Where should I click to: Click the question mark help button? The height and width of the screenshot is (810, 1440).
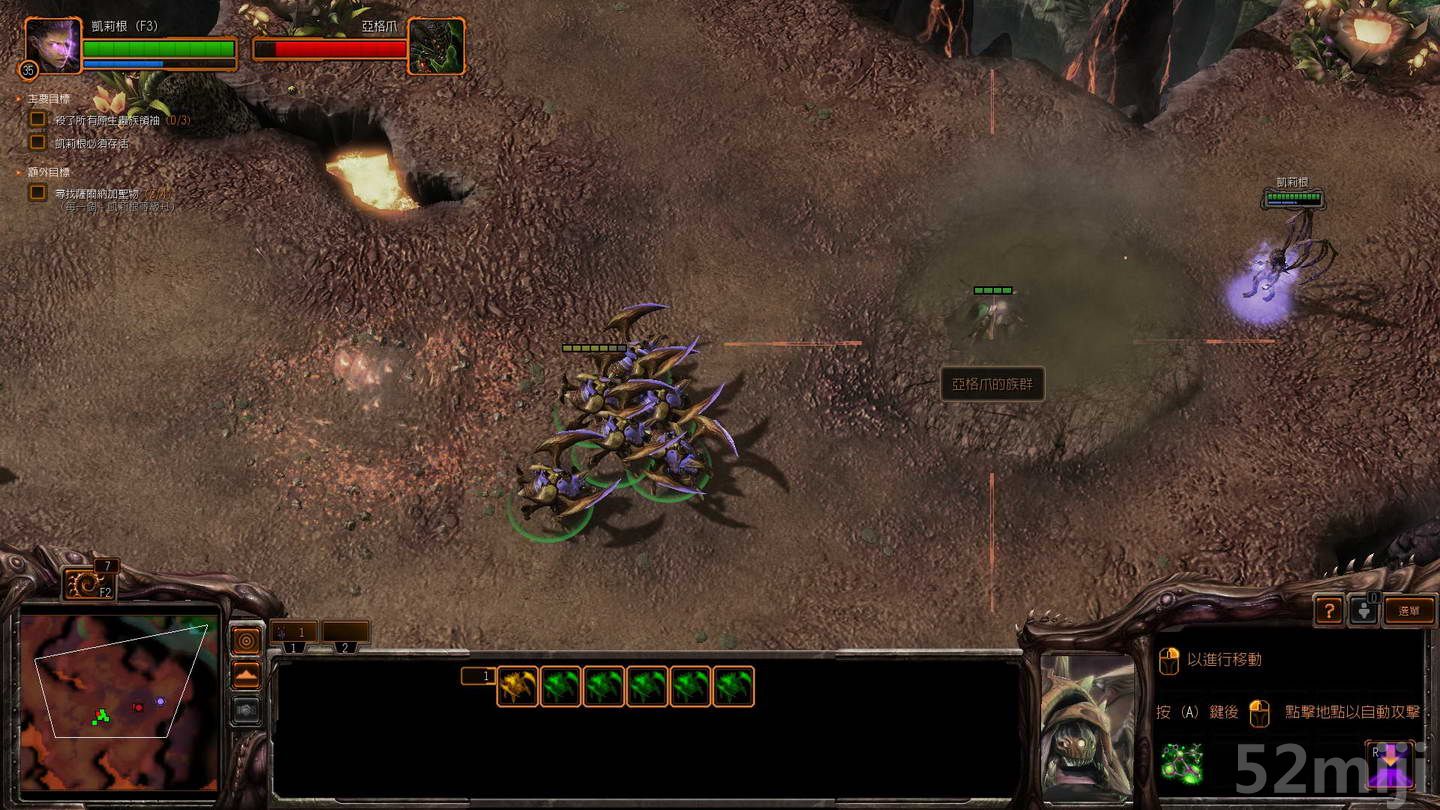[1328, 610]
